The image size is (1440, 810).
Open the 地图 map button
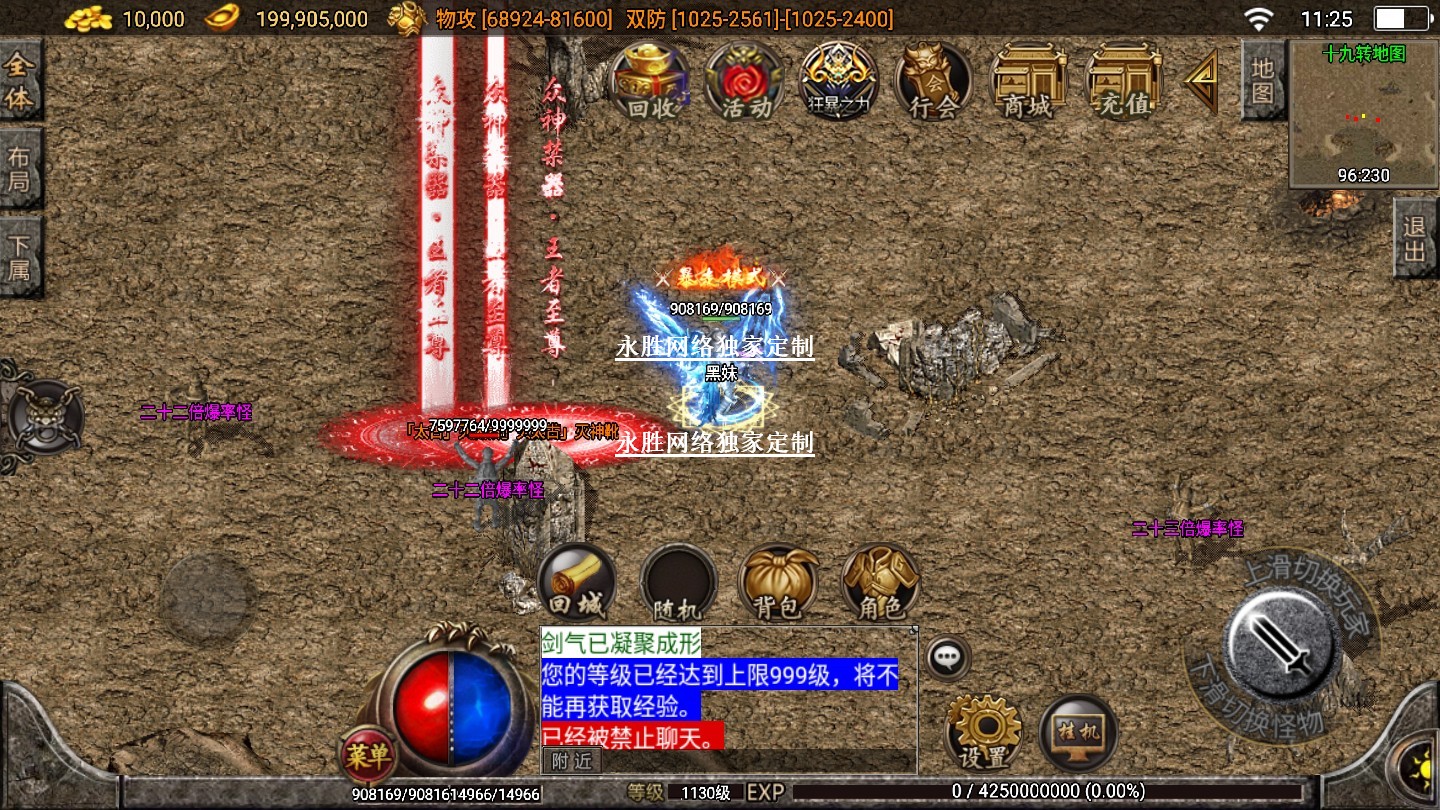pos(1263,80)
